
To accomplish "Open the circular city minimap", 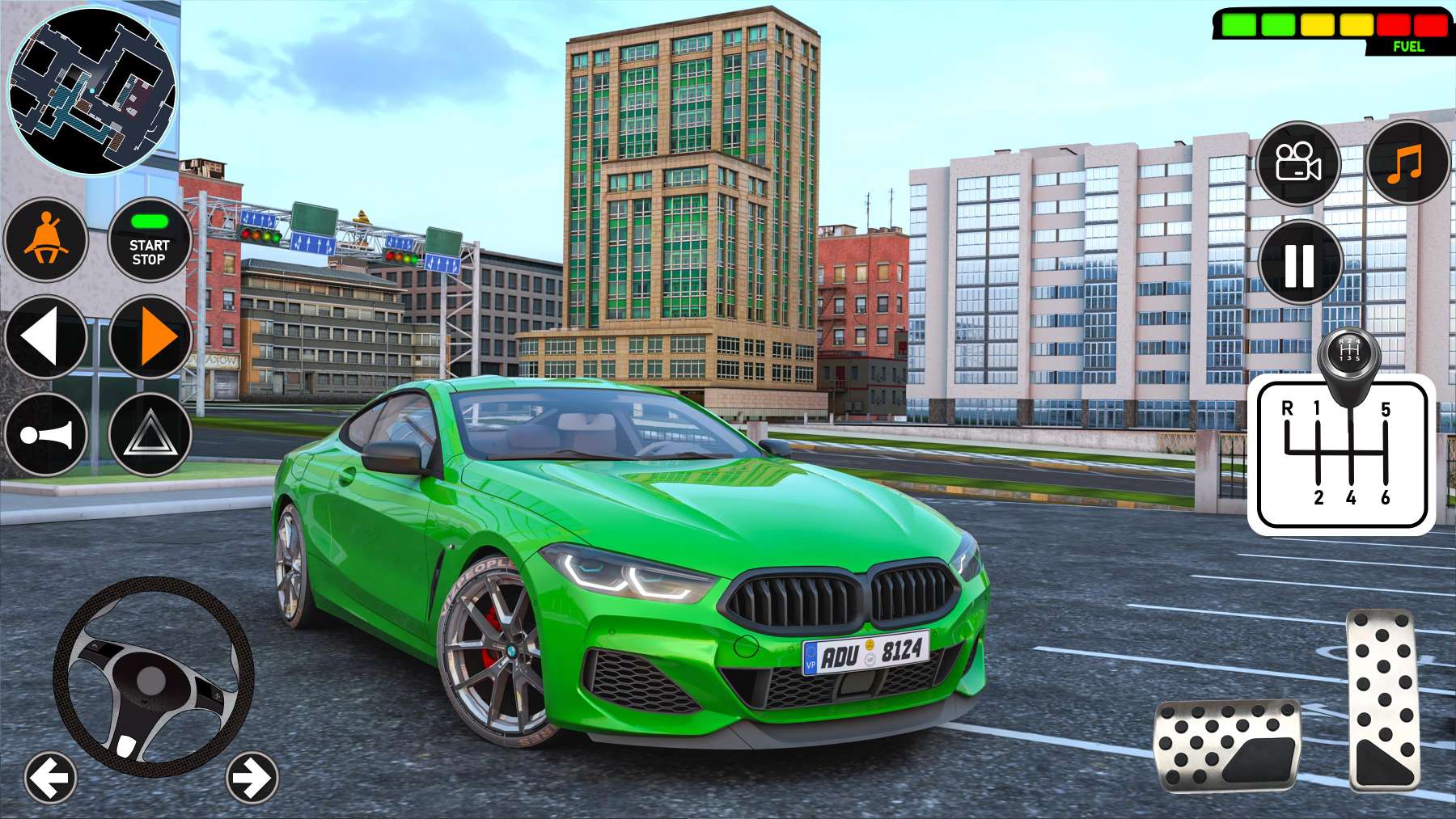I will [91, 91].
